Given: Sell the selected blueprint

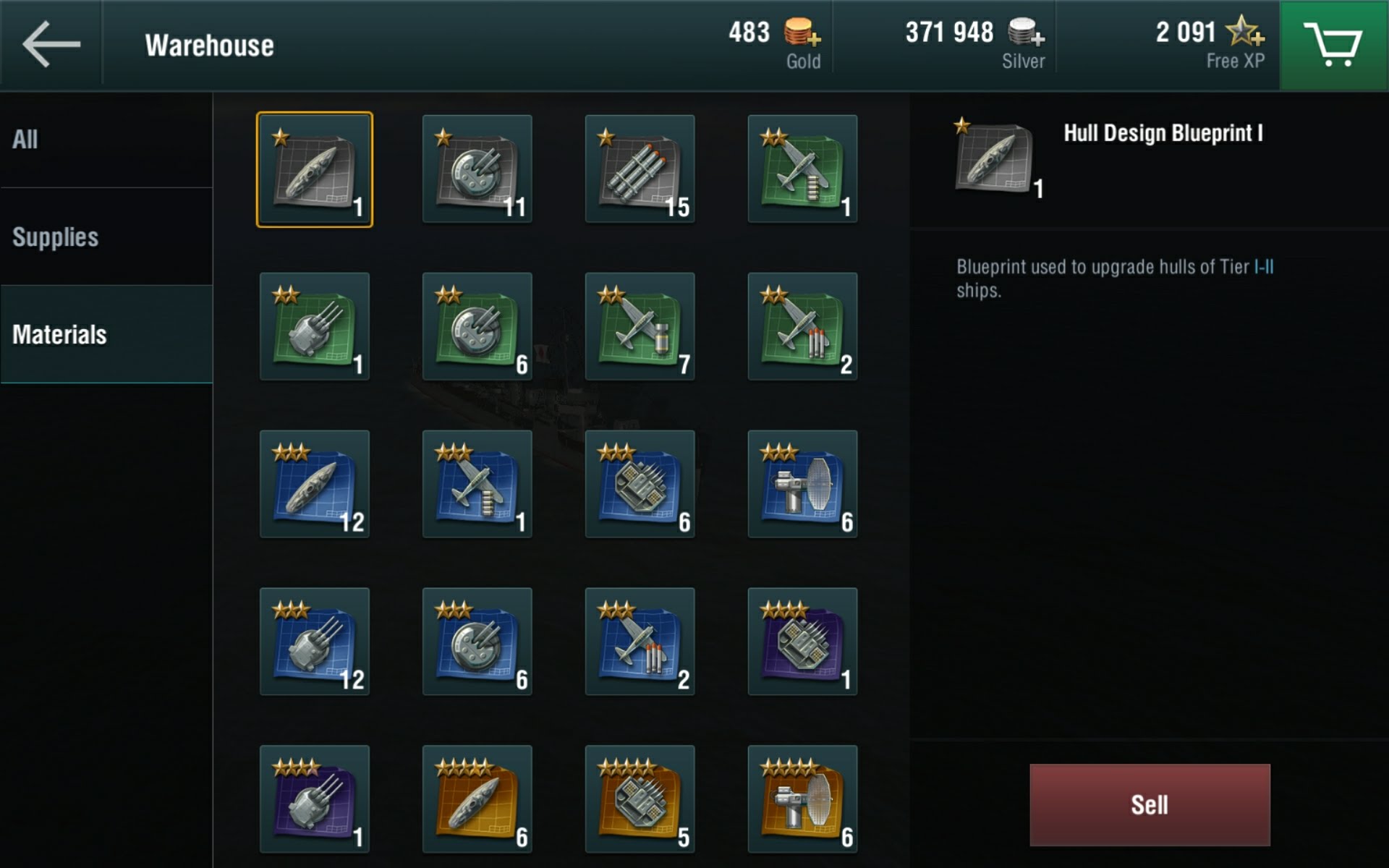Looking at the screenshot, I should 1149,804.
